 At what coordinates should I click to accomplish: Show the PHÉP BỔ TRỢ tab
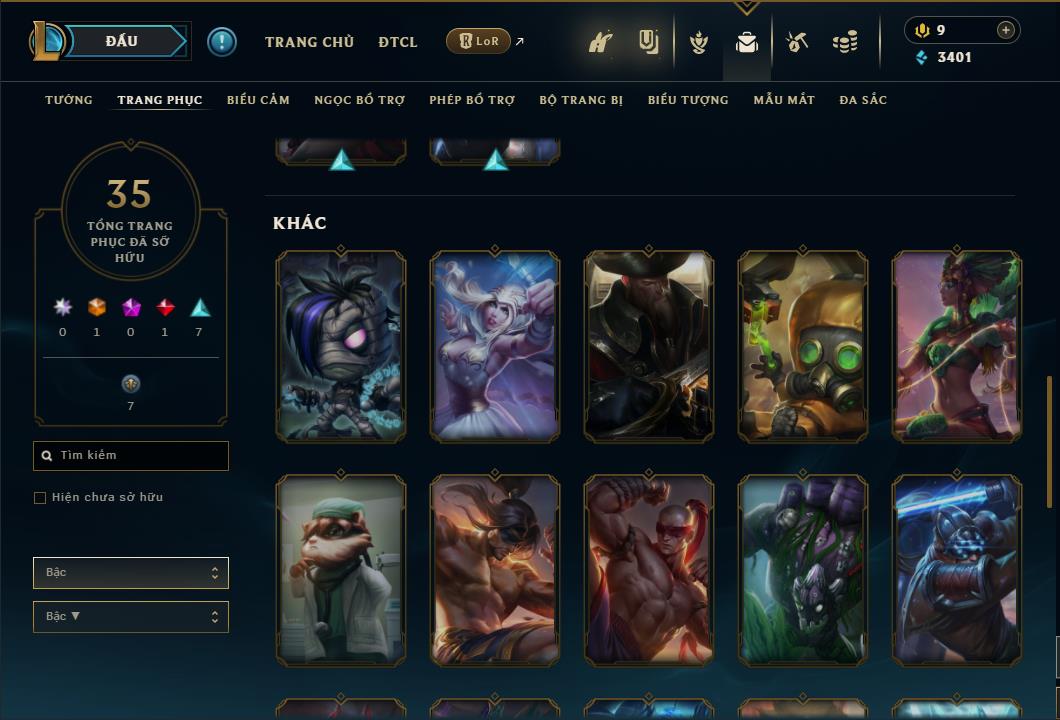(x=472, y=100)
